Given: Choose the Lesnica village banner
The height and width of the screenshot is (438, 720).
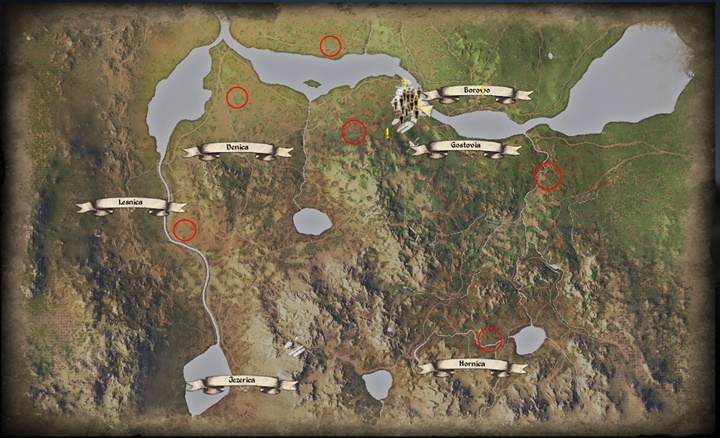Looking at the screenshot, I should coord(131,204).
